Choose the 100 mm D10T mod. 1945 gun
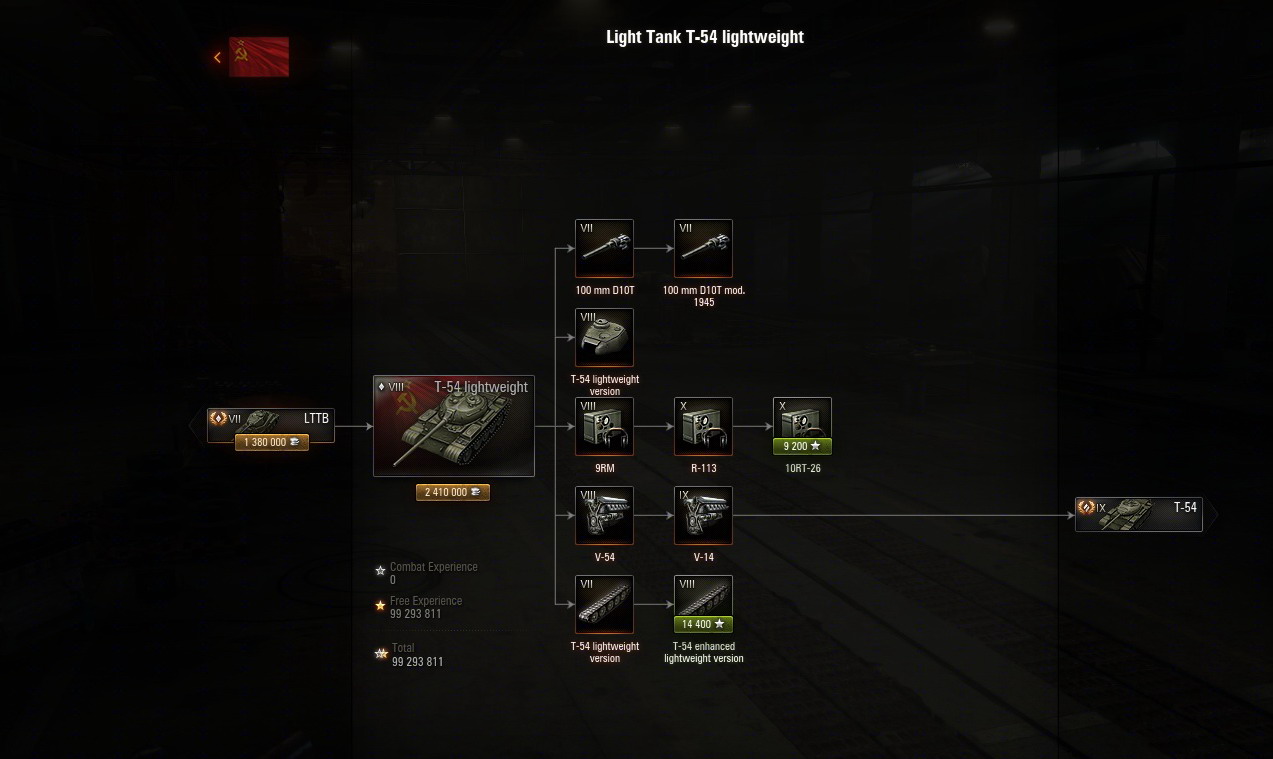 703,248
